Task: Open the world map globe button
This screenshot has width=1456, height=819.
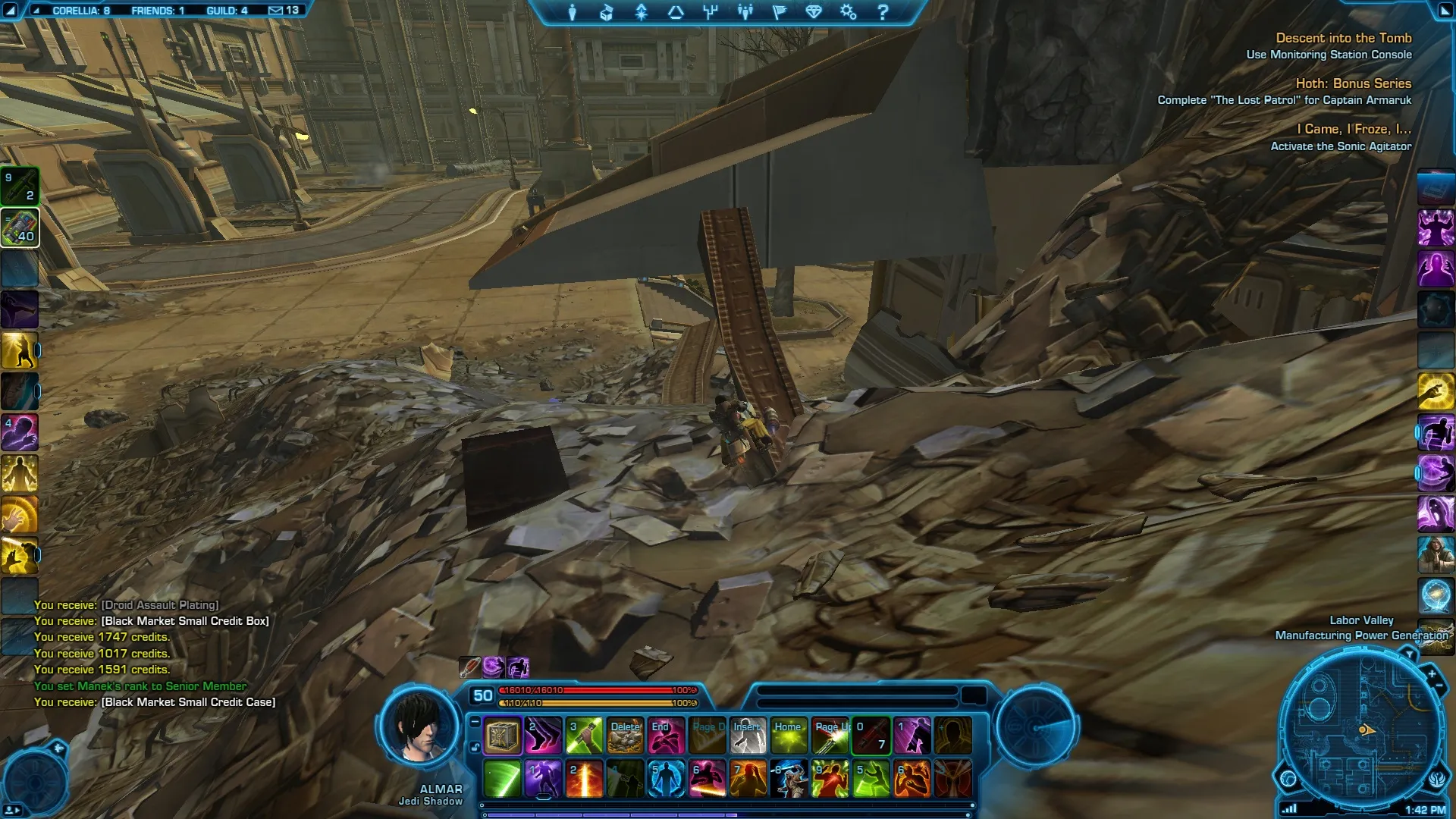Action: point(1288,779)
